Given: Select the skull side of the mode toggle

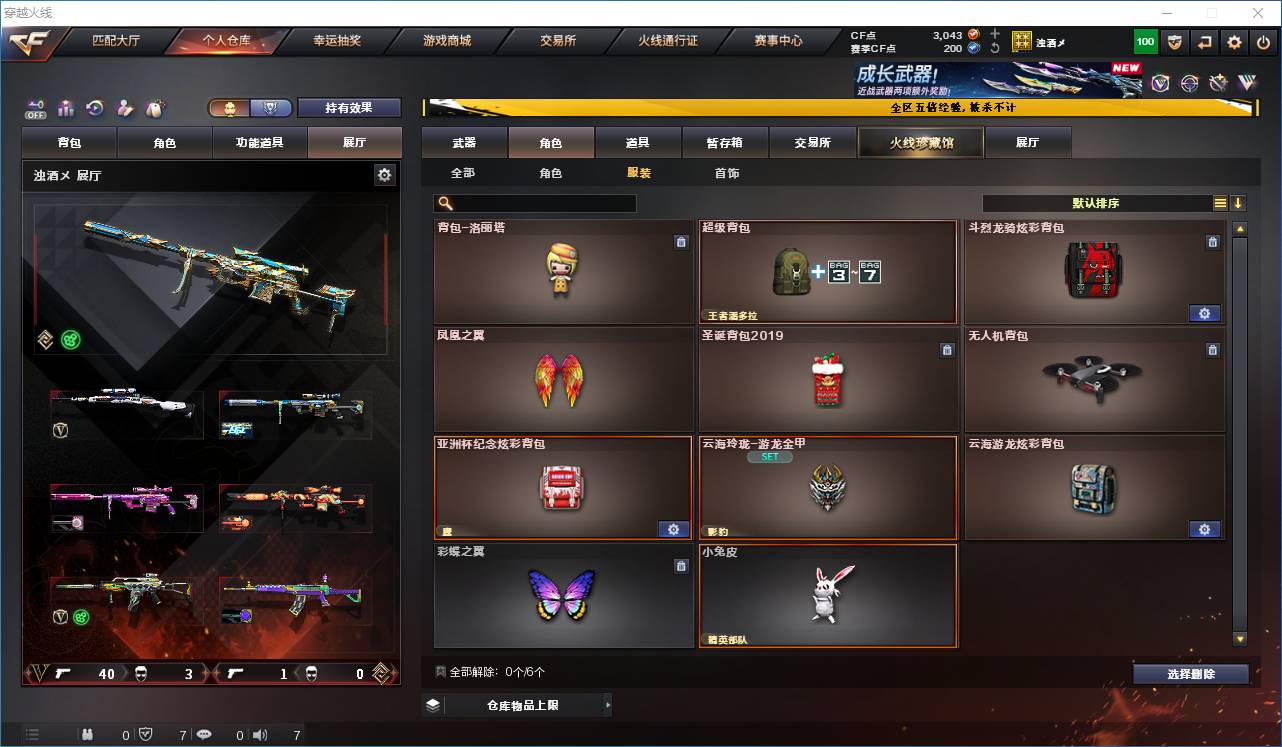Looking at the screenshot, I should 229,107.
